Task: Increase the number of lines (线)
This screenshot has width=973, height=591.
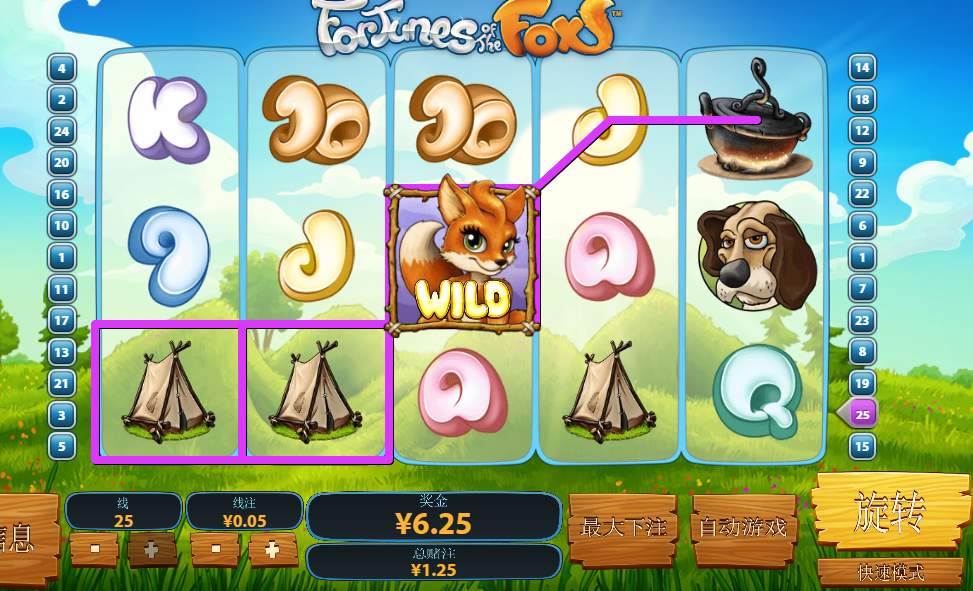Action: click(152, 549)
